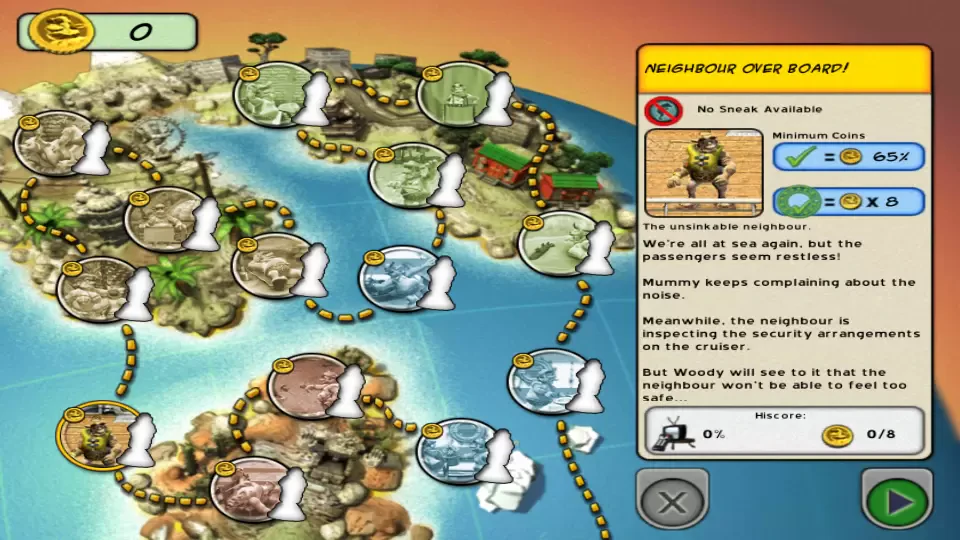Start the level with the green play button

click(x=897, y=499)
